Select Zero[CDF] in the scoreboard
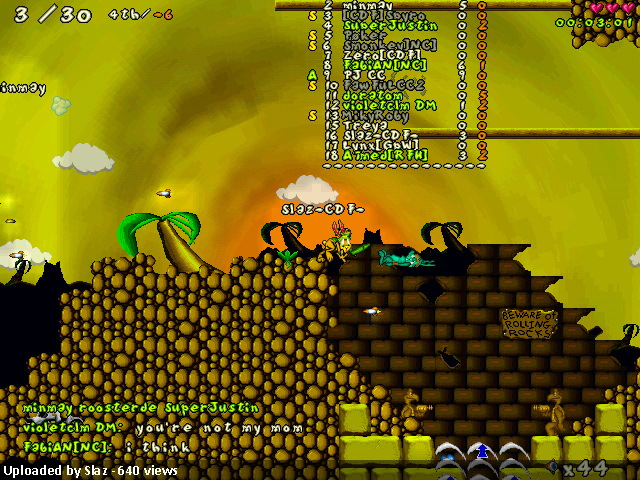This screenshot has height=480, width=640. 382,55
